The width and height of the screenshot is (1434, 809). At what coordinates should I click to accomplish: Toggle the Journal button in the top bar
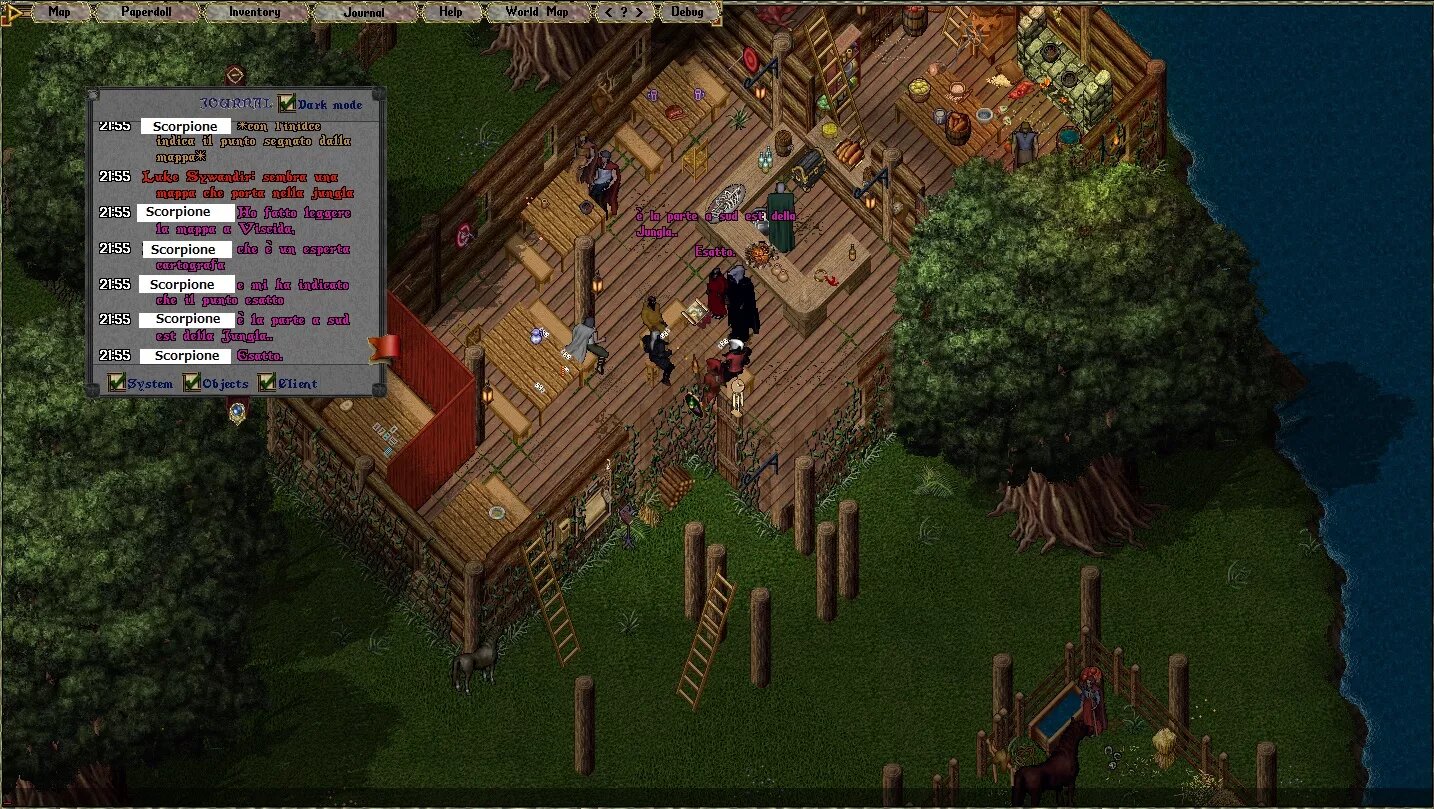click(363, 13)
